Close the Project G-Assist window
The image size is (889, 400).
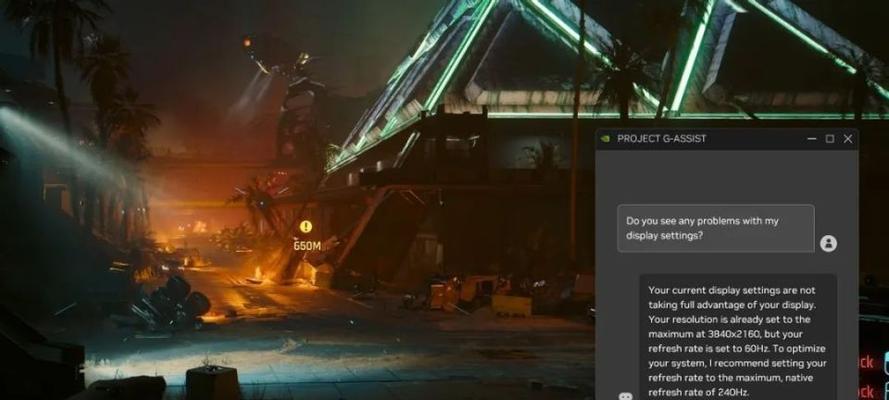848,139
